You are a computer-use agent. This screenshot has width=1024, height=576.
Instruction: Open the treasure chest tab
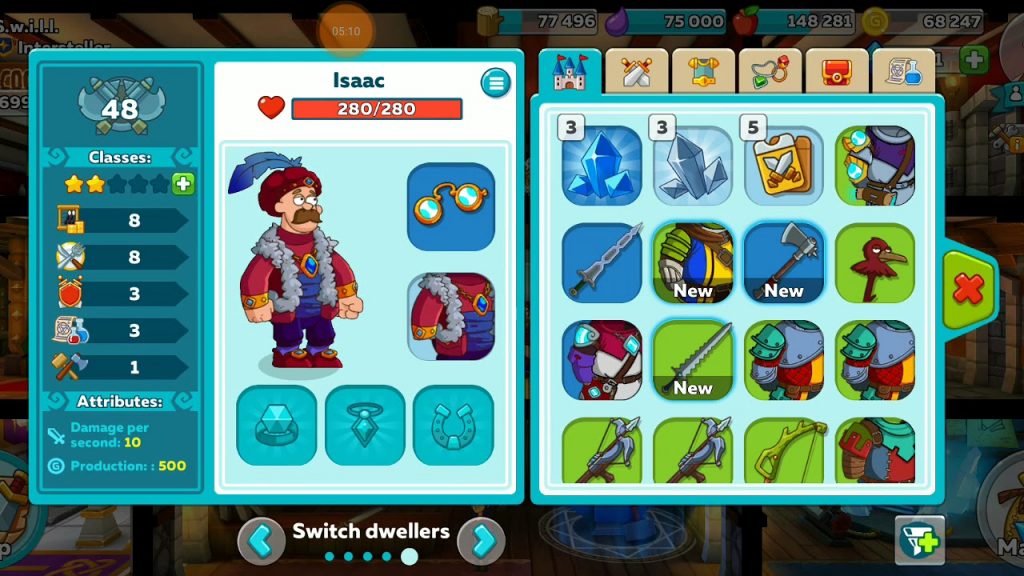point(837,71)
